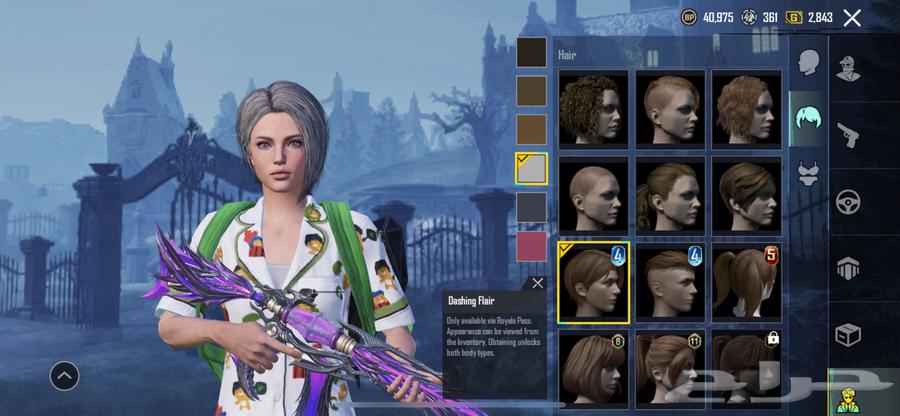Choose the hairstyle with badge number 5
This screenshot has height=416, width=900.
click(747, 281)
